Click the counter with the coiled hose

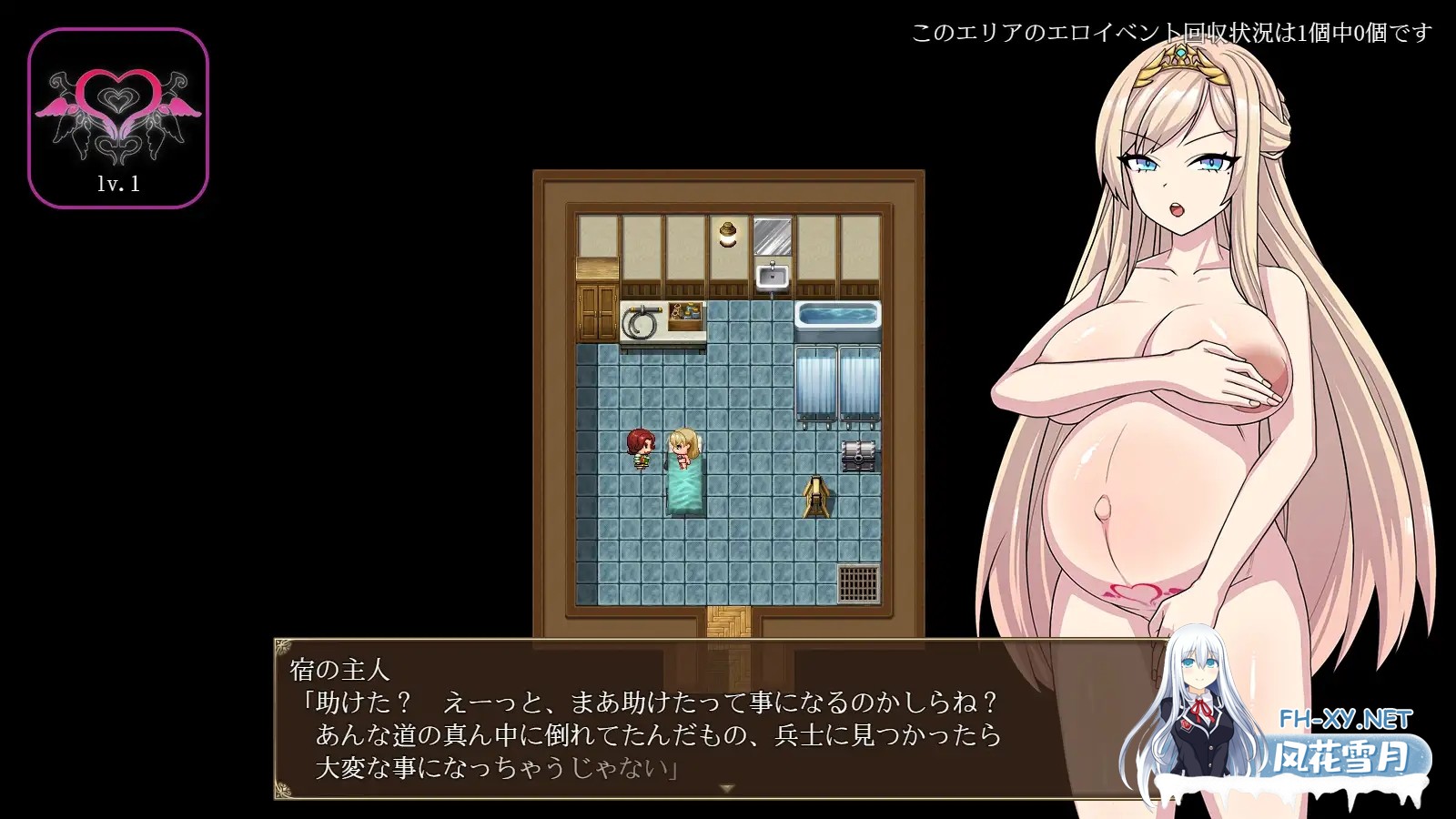[640, 320]
